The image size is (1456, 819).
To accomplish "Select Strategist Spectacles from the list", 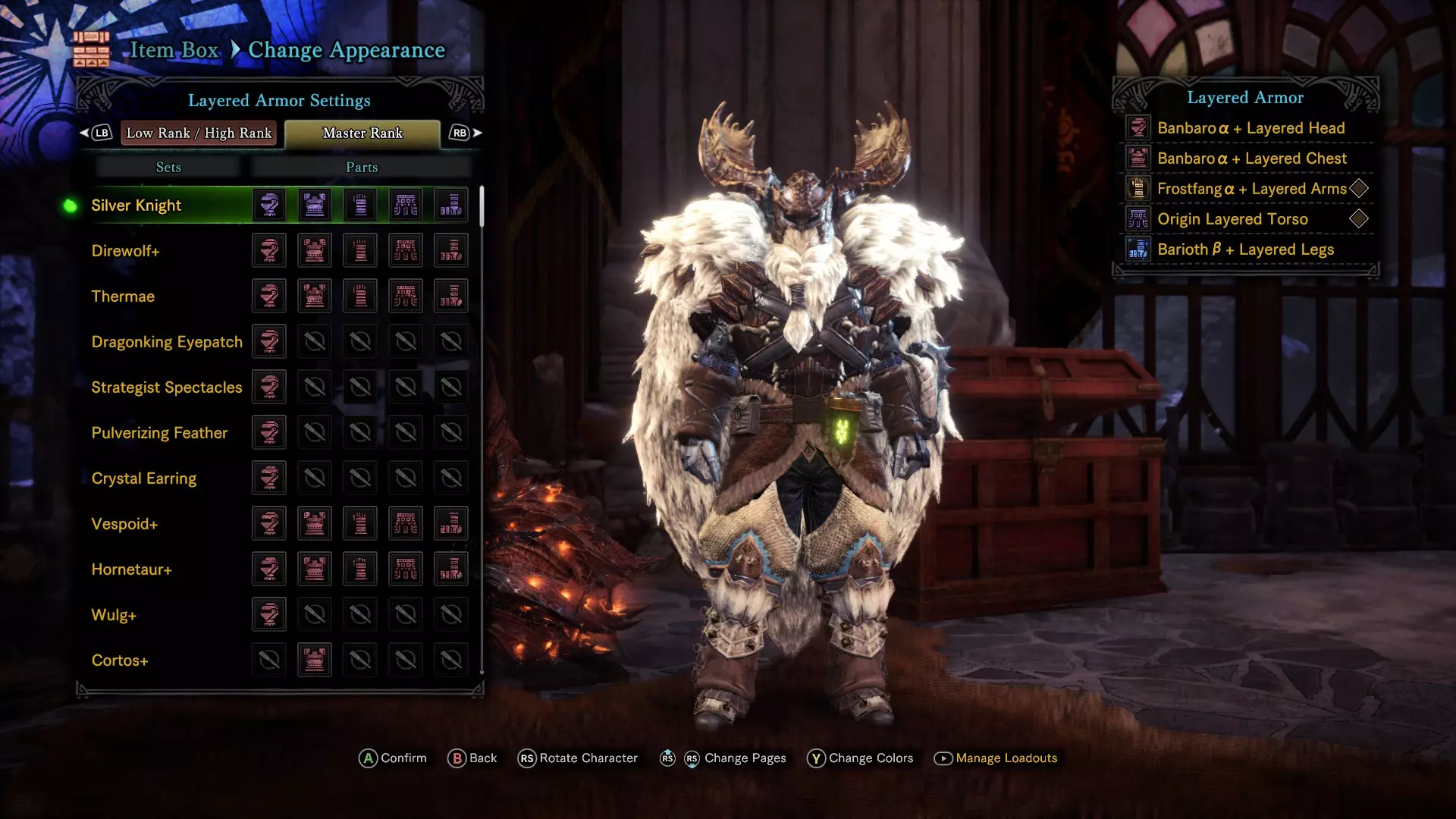I will click(167, 388).
